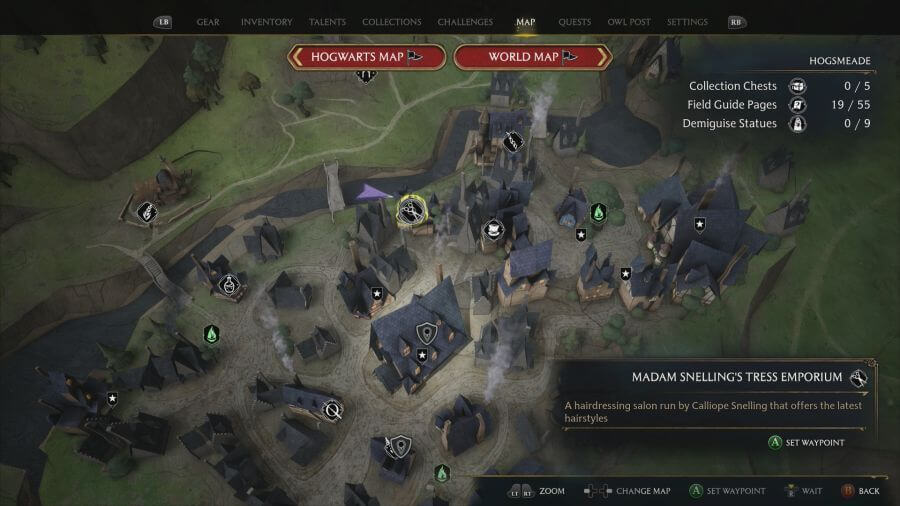900x506 pixels.
Task: Select the Map tab
Action: pos(526,22)
